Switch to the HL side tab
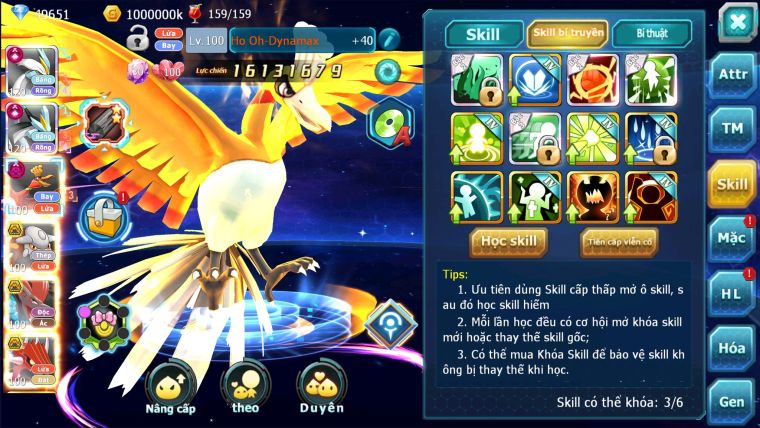This screenshot has height=428, width=760. pos(732,293)
